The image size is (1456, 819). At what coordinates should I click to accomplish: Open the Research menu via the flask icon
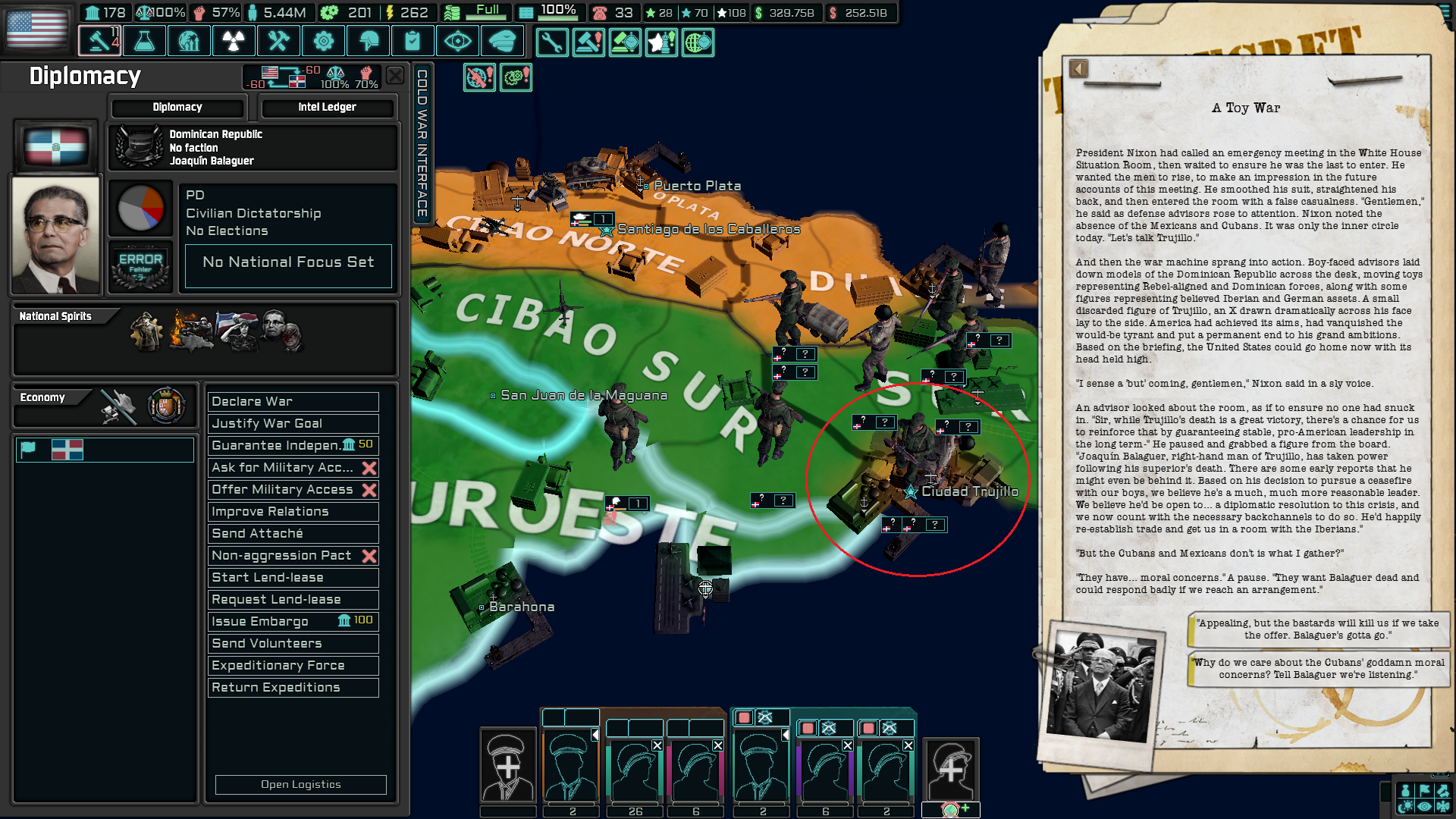click(144, 41)
